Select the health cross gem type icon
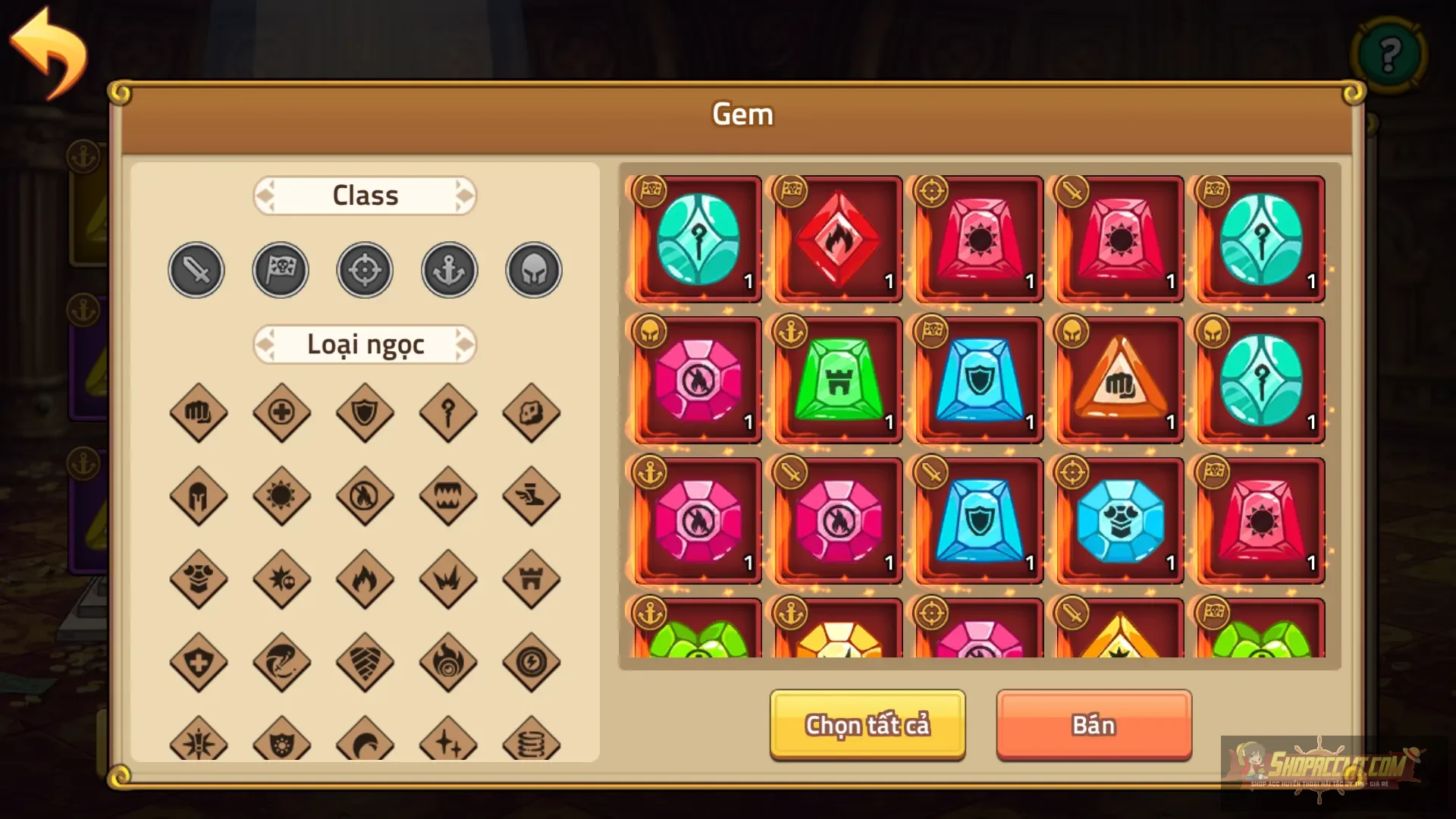 tap(281, 413)
